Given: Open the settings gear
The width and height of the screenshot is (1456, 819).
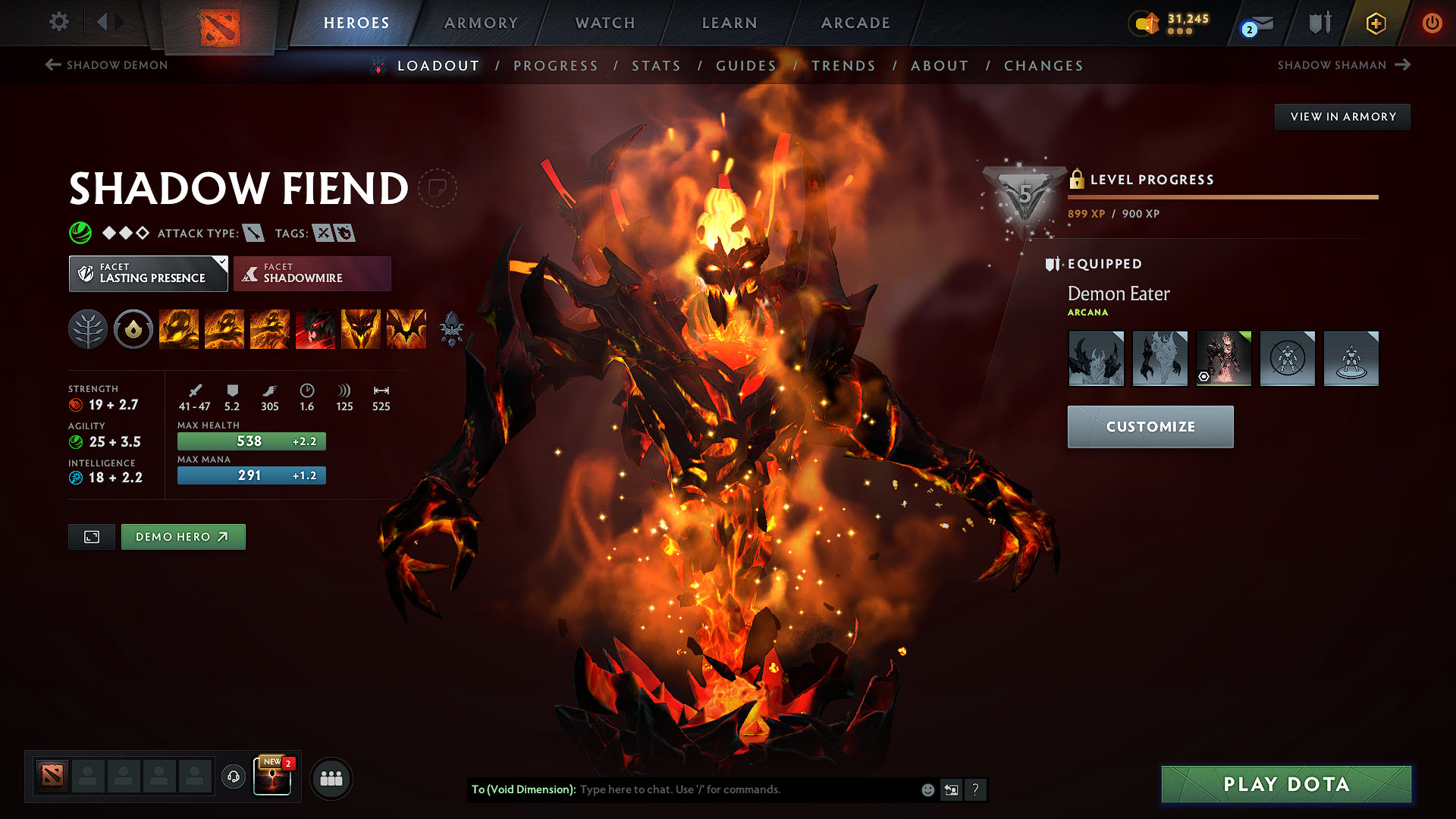Looking at the screenshot, I should 58,22.
